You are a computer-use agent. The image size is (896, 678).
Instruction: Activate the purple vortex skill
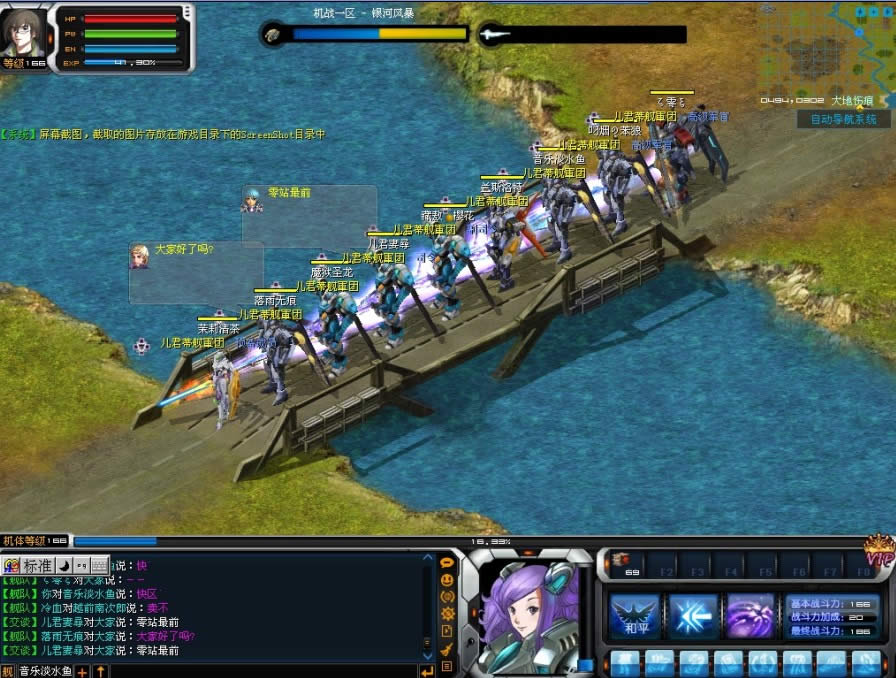tap(751, 616)
